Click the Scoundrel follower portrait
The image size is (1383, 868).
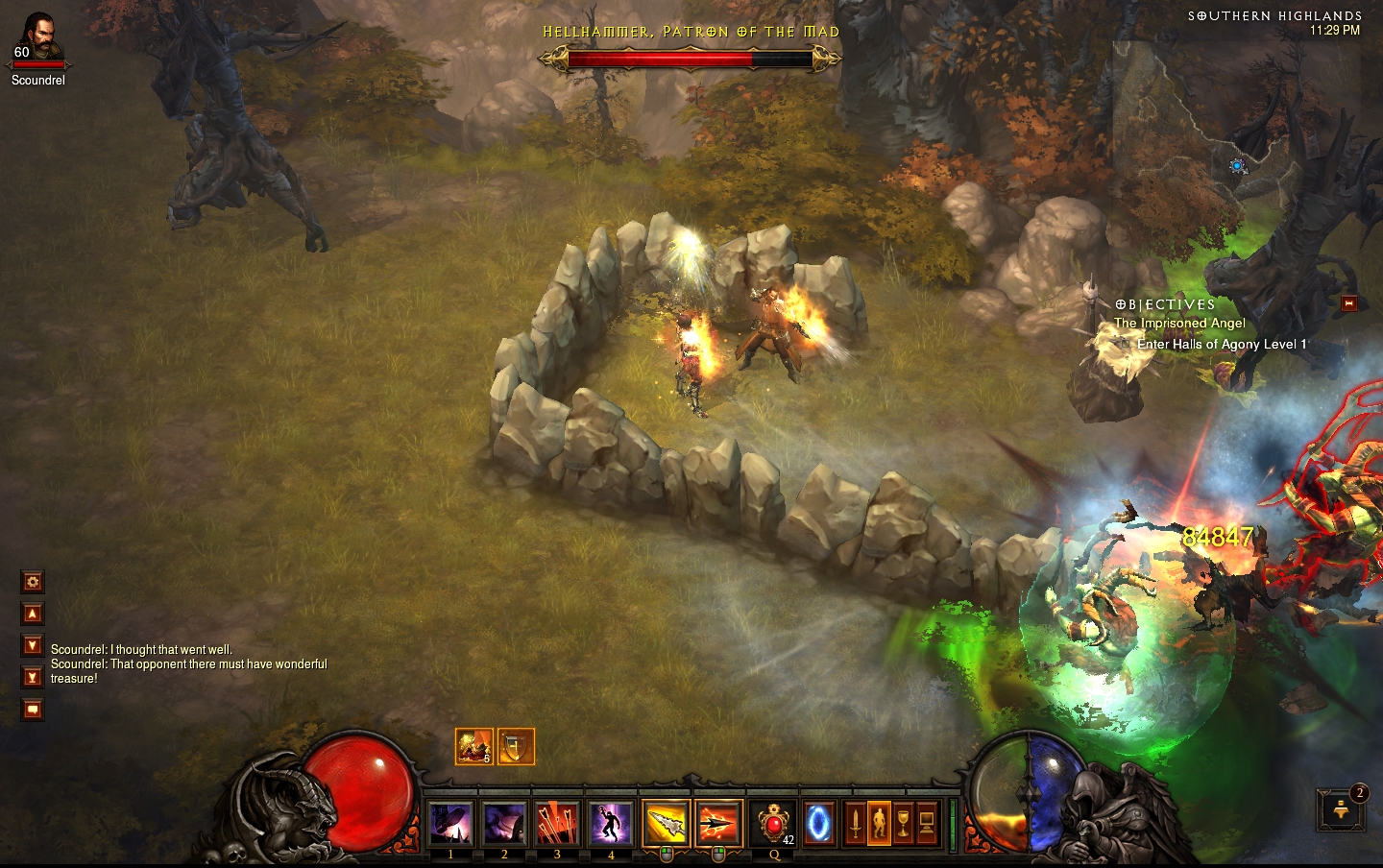coord(38,38)
